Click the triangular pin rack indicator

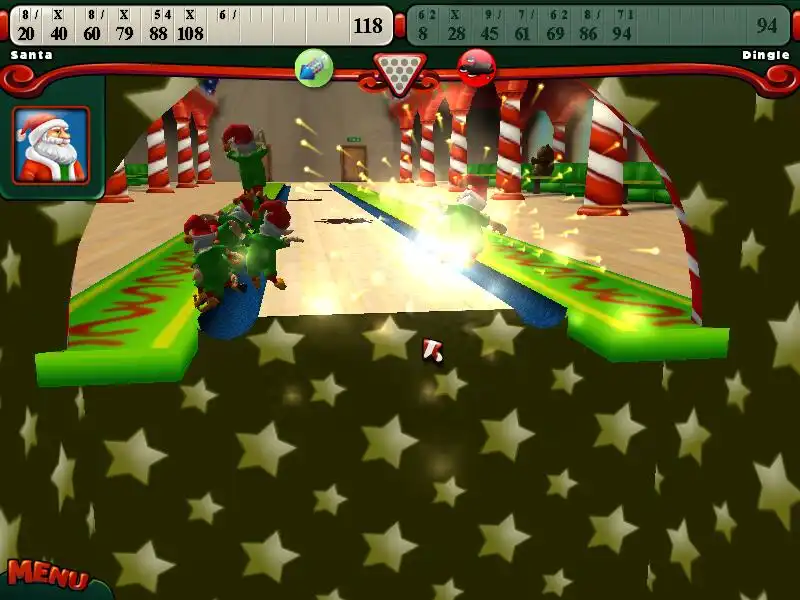click(398, 72)
